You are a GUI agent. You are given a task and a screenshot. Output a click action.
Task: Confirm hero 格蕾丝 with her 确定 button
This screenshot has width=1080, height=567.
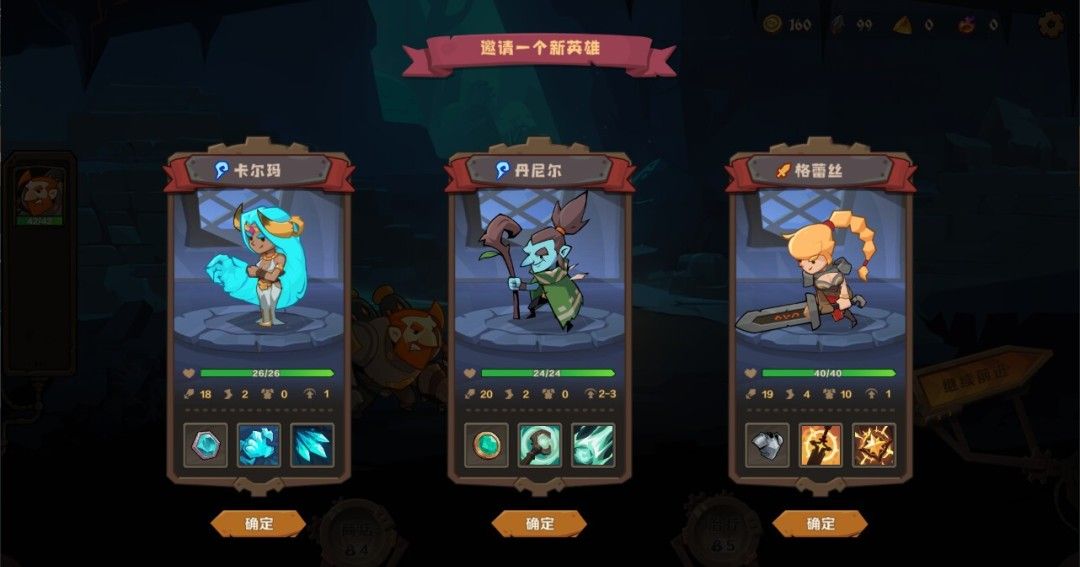click(820, 523)
